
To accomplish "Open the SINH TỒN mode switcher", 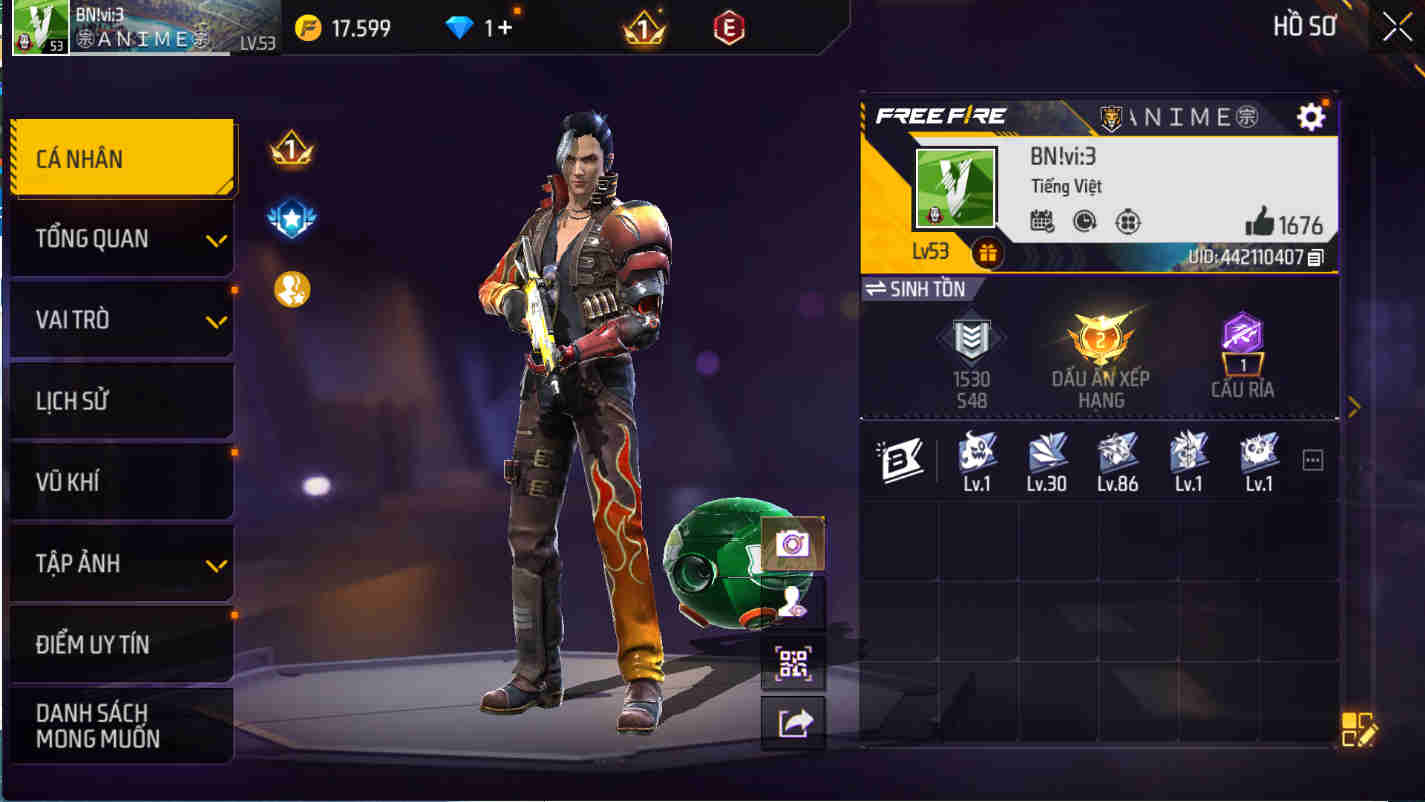I will pyautogui.click(x=919, y=289).
